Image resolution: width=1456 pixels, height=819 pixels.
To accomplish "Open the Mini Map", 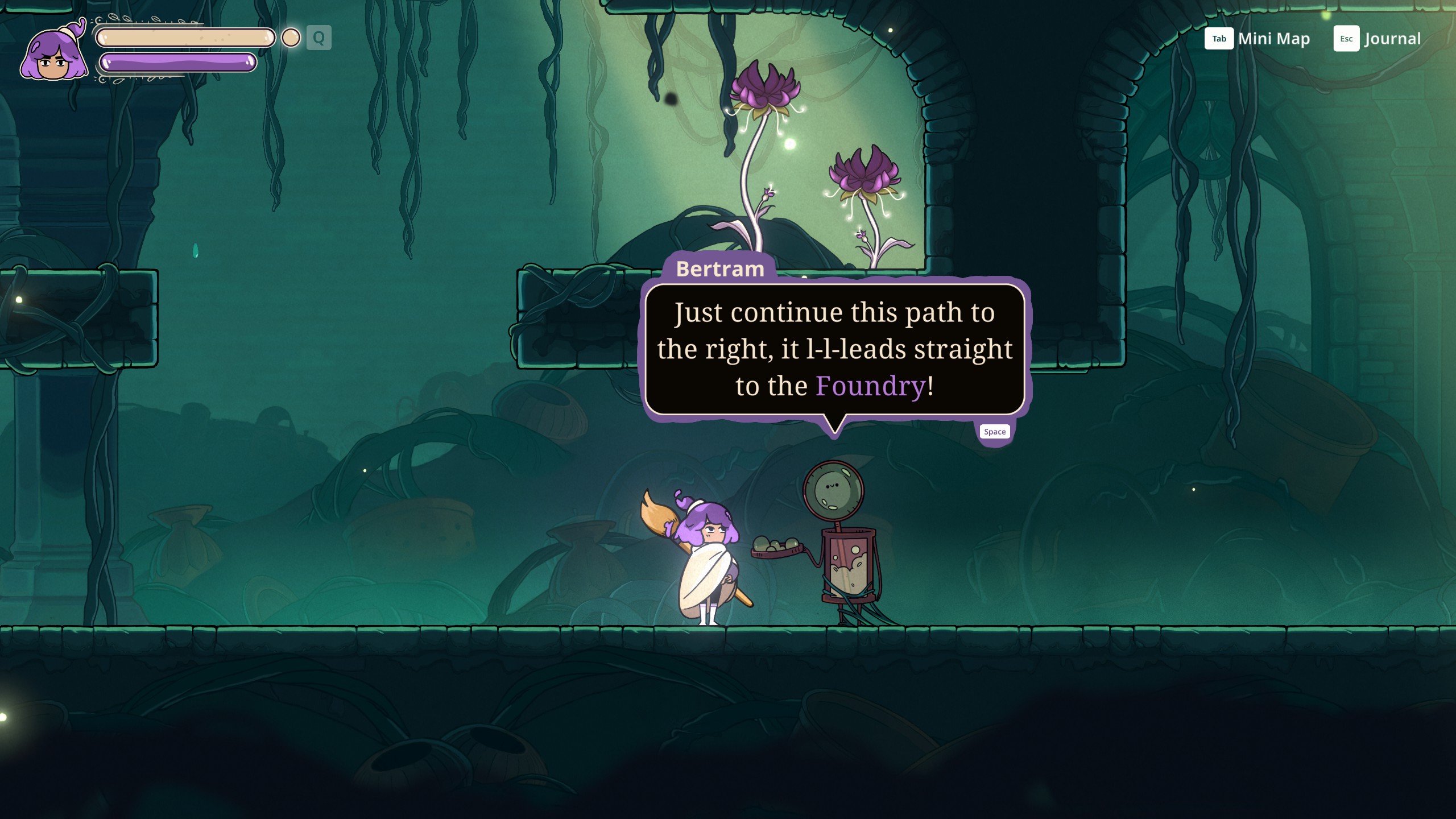I will (x=1257, y=39).
